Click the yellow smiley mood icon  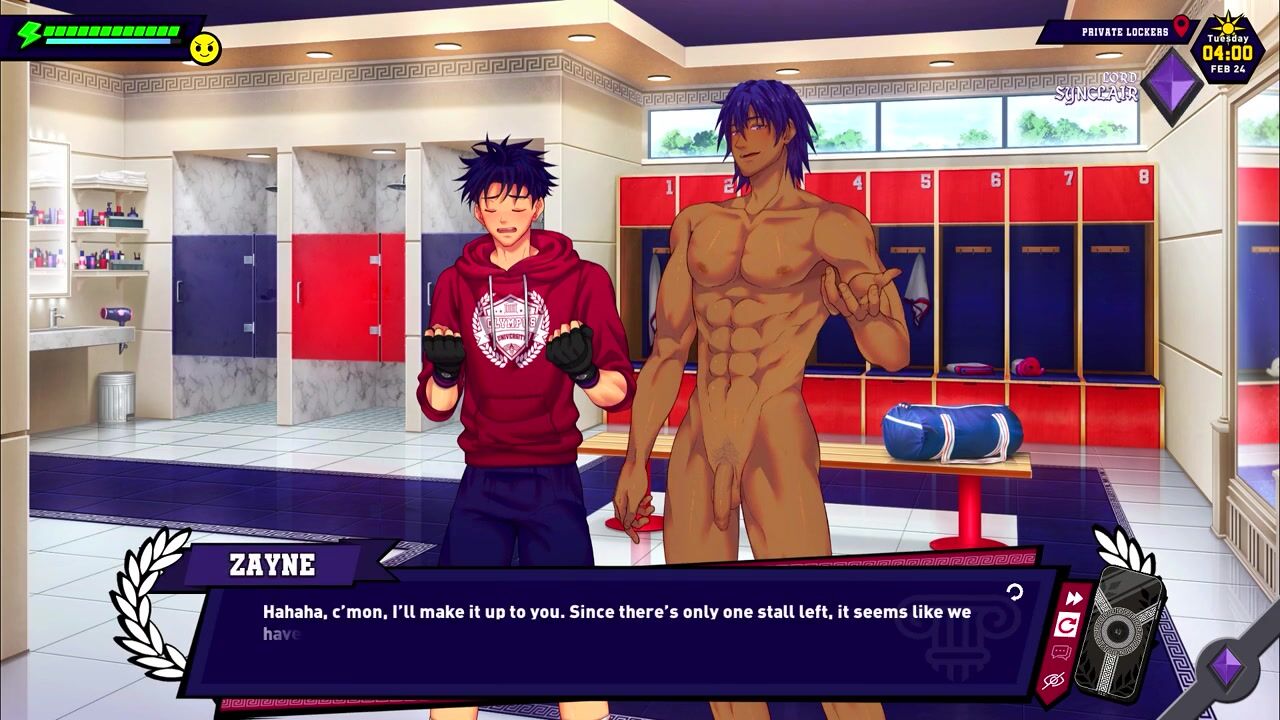[205, 49]
